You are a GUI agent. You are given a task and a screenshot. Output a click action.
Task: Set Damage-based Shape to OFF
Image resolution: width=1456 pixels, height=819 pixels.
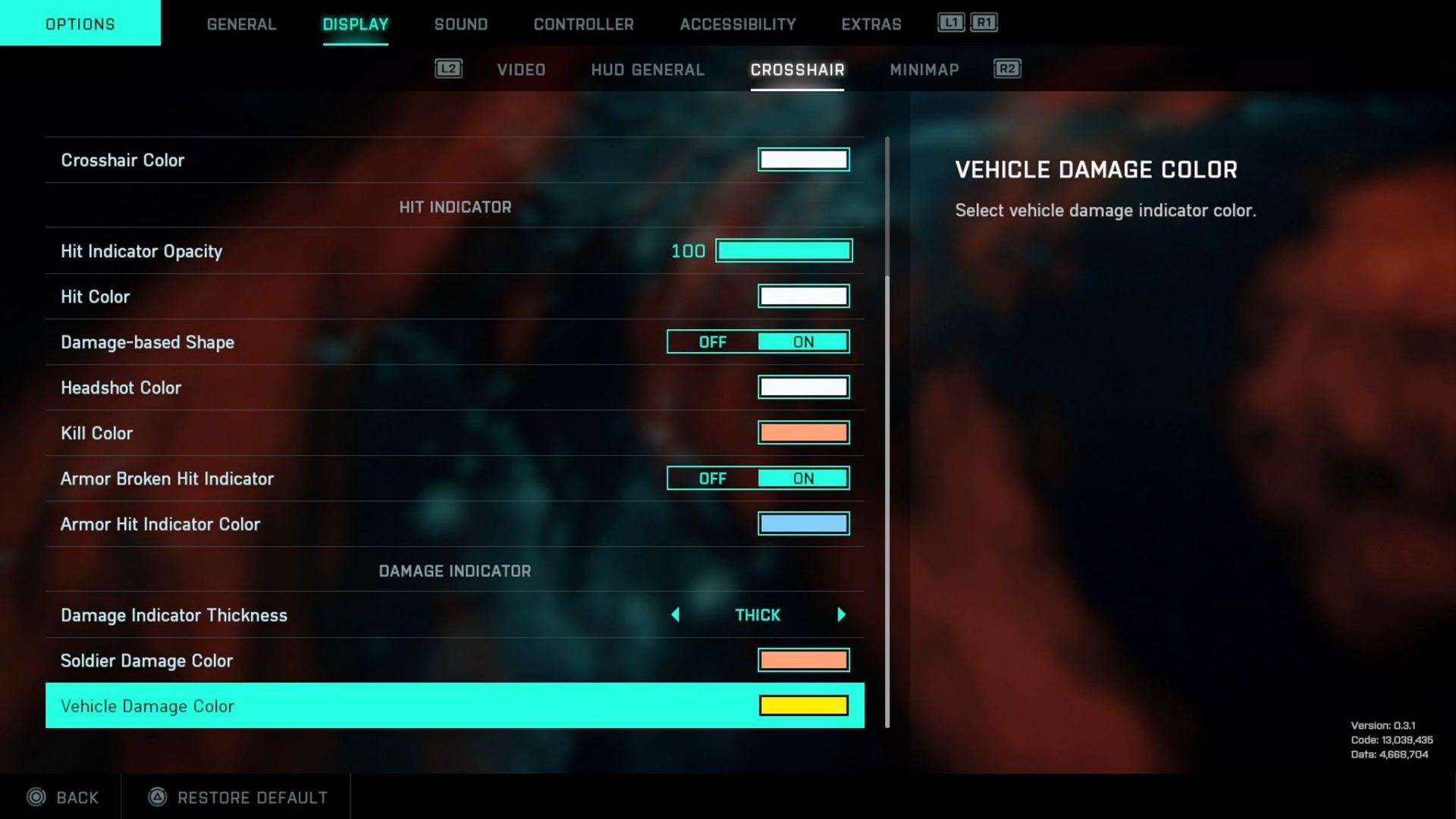tap(711, 341)
